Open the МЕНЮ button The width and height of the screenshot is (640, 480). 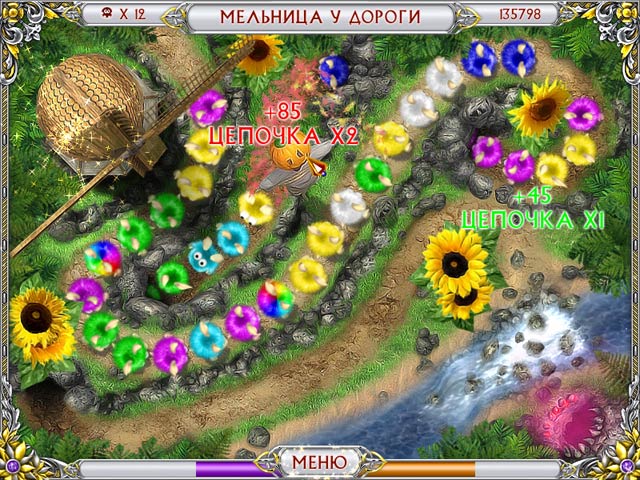[319, 462]
